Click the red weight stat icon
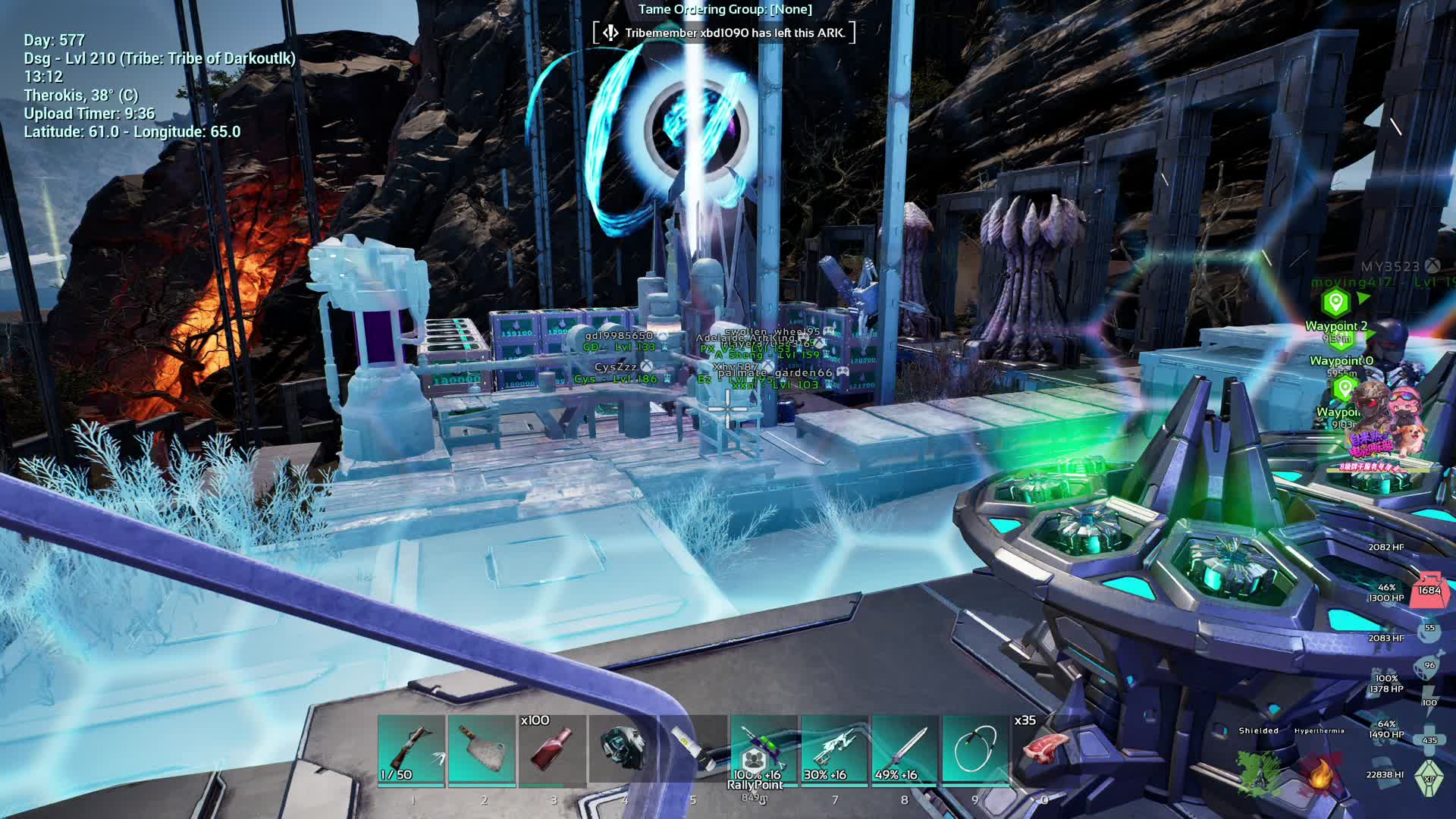Viewport: 1456px width, 819px height. point(1429,591)
